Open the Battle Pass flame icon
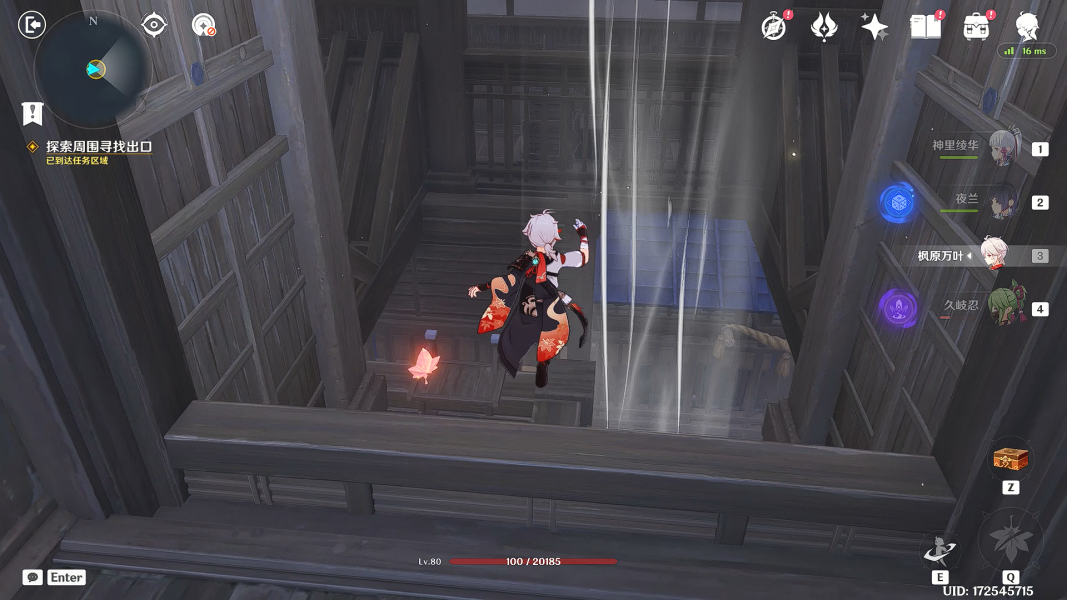The height and width of the screenshot is (600, 1067). pyautogui.click(x=824, y=27)
